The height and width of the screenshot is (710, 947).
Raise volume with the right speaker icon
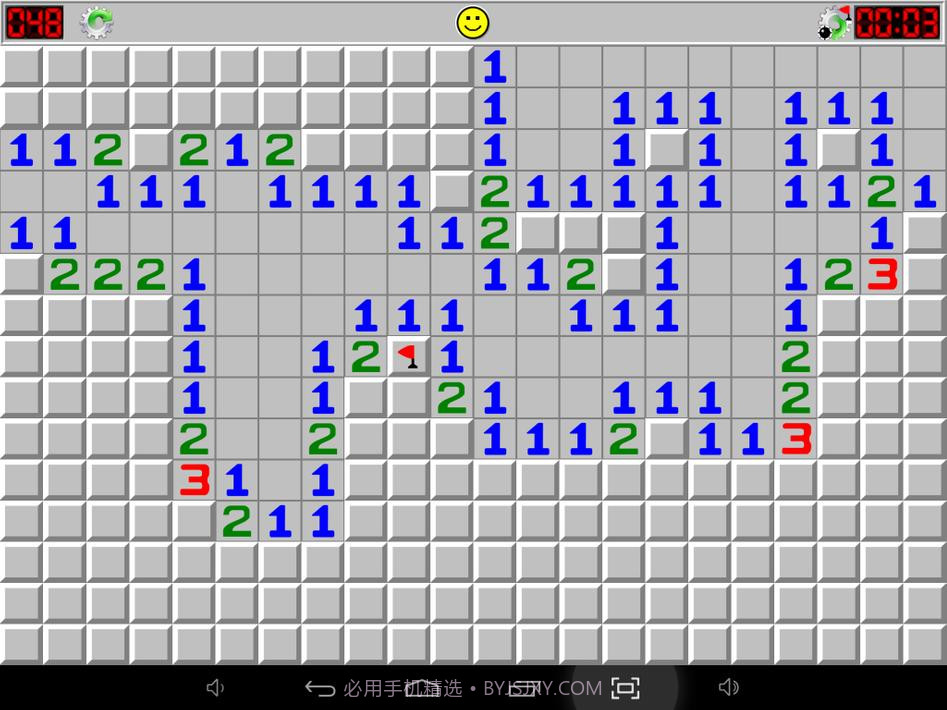729,687
